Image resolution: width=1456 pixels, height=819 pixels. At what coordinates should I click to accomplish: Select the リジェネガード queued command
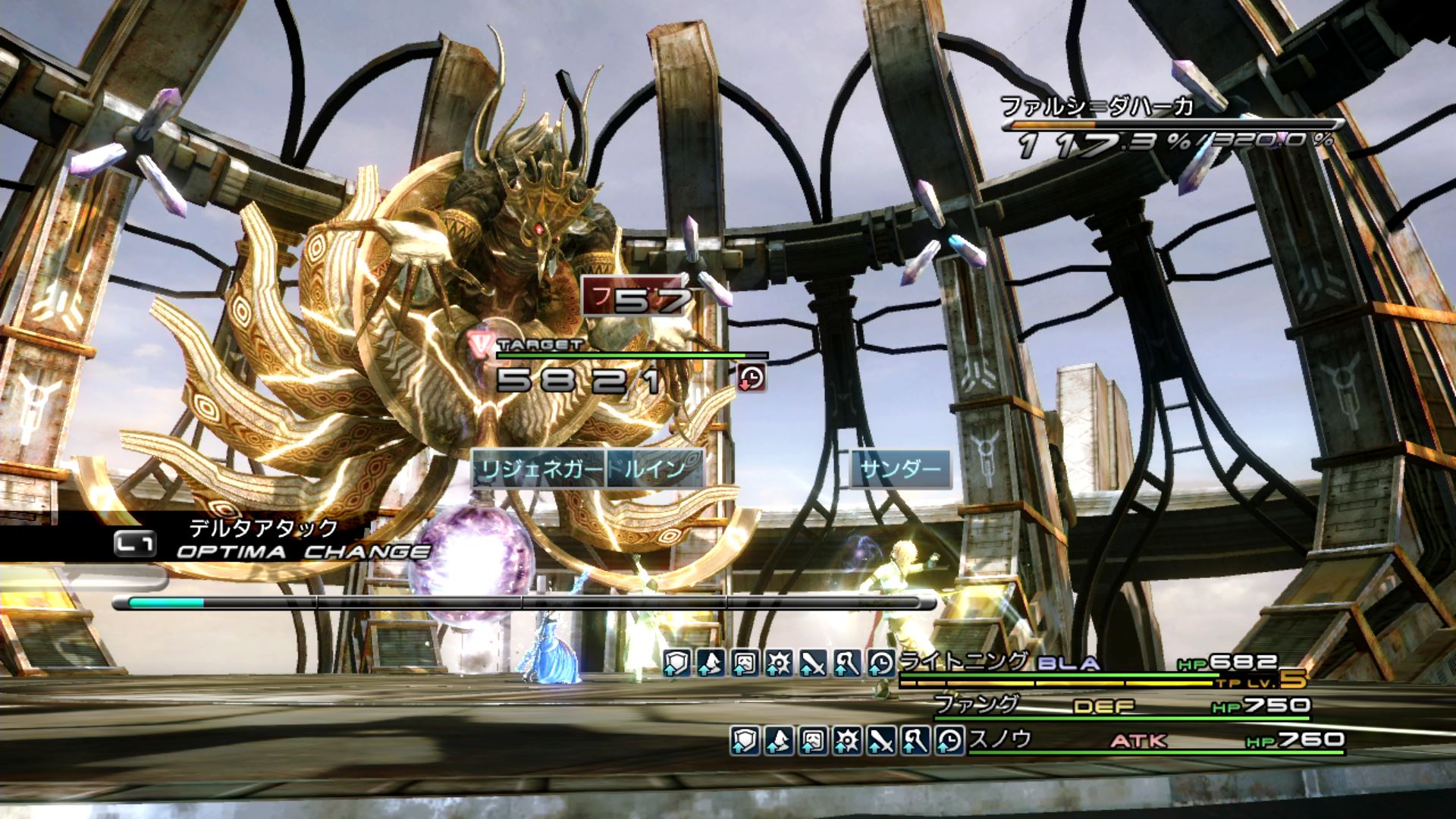pyautogui.click(x=538, y=469)
